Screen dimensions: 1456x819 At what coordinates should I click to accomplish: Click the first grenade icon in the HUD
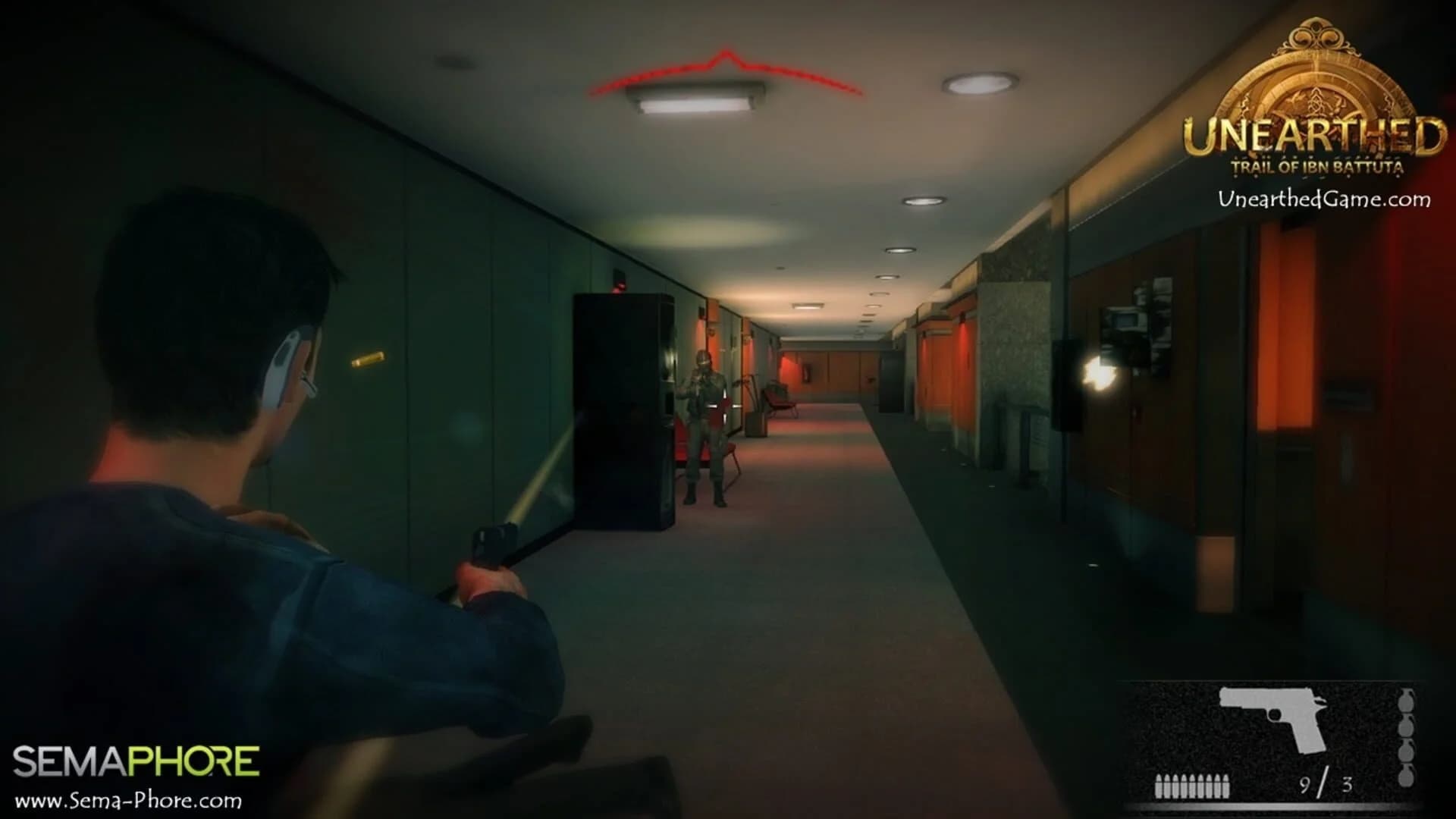point(1406,700)
